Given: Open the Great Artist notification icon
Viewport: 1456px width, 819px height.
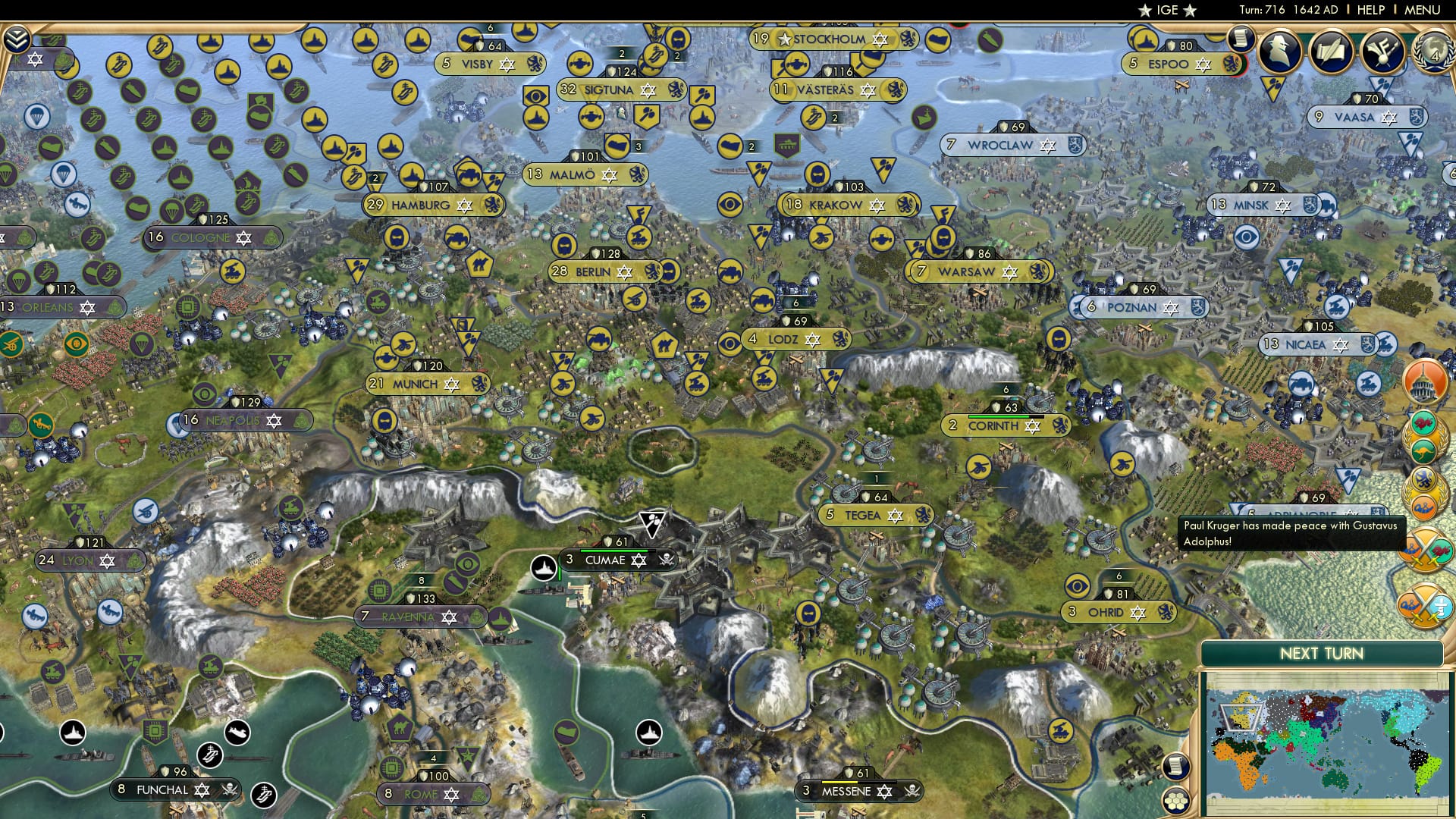Looking at the screenshot, I should point(1382,52).
